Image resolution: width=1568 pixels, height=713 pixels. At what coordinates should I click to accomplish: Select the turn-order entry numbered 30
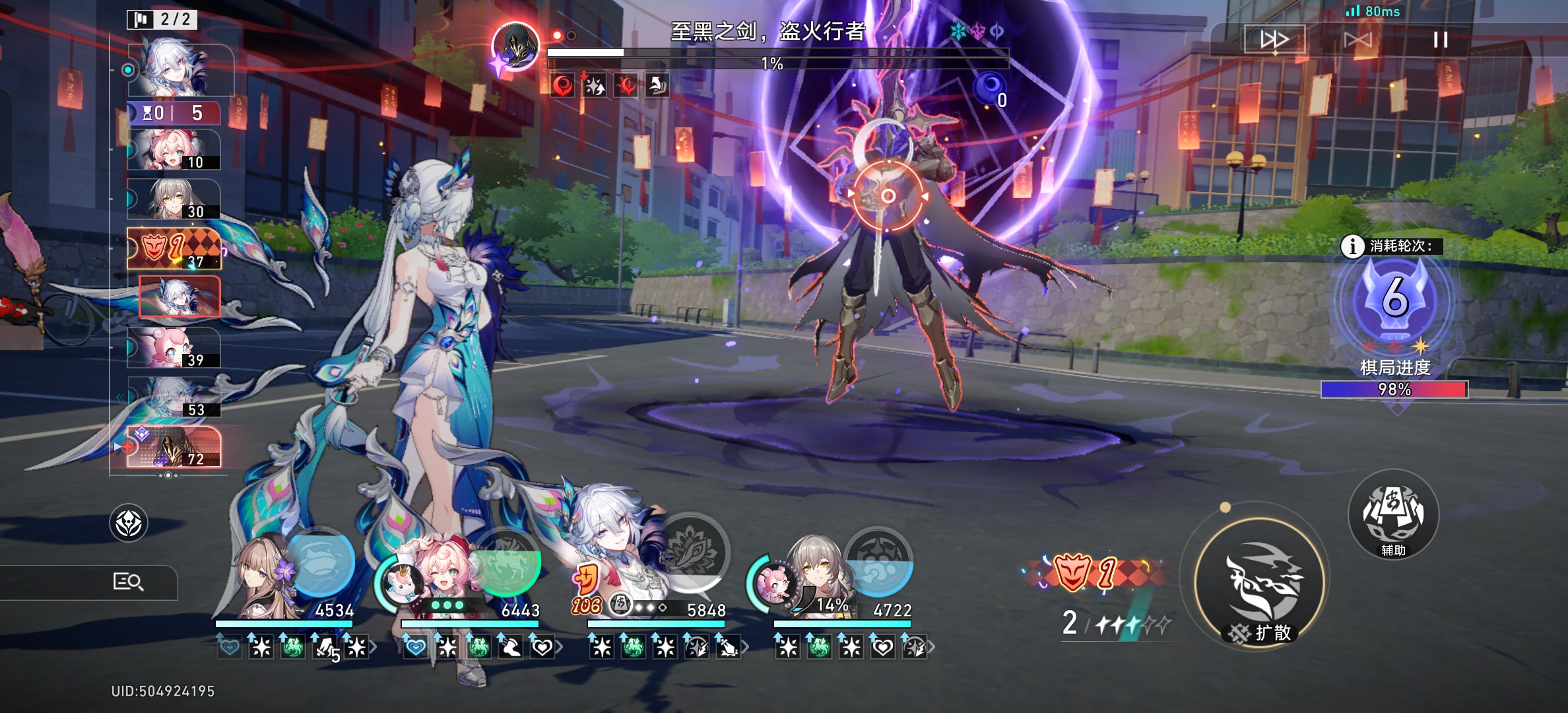click(x=174, y=199)
